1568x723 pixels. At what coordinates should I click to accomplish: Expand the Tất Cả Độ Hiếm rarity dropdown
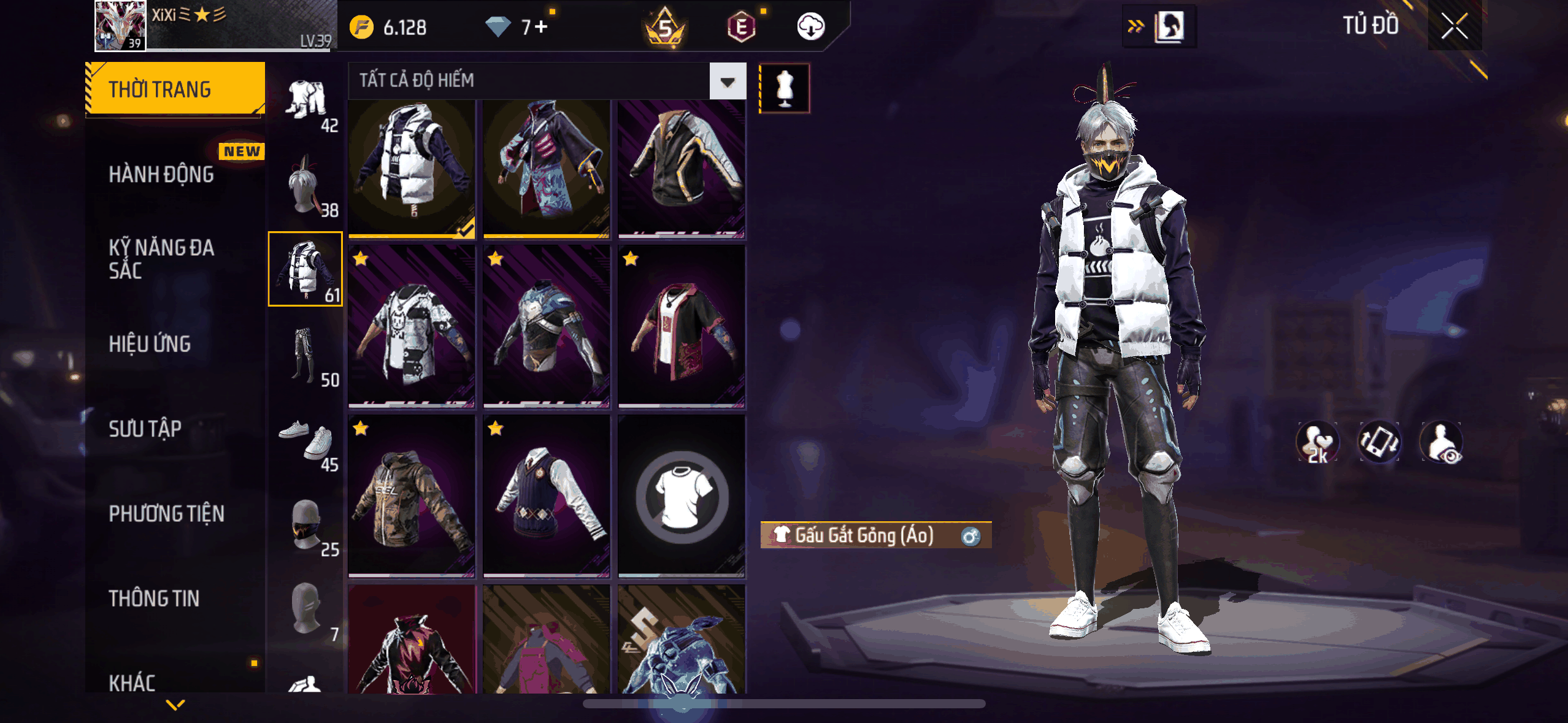[728, 81]
